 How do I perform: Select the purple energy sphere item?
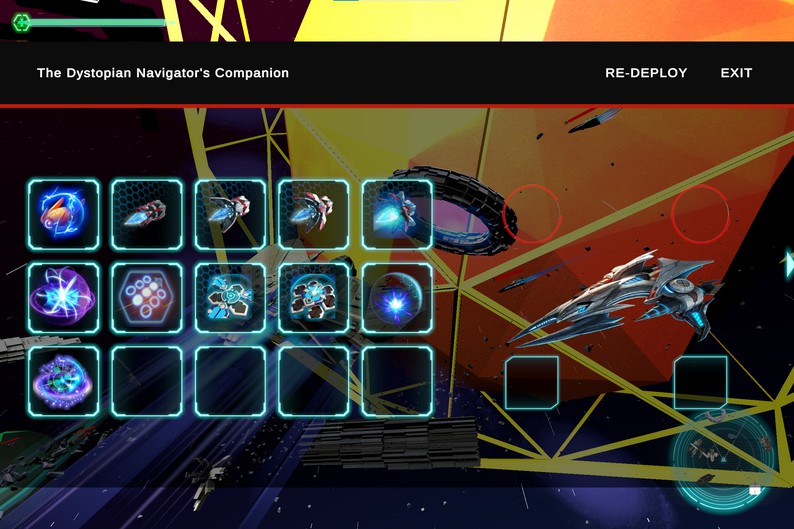pos(64,298)
